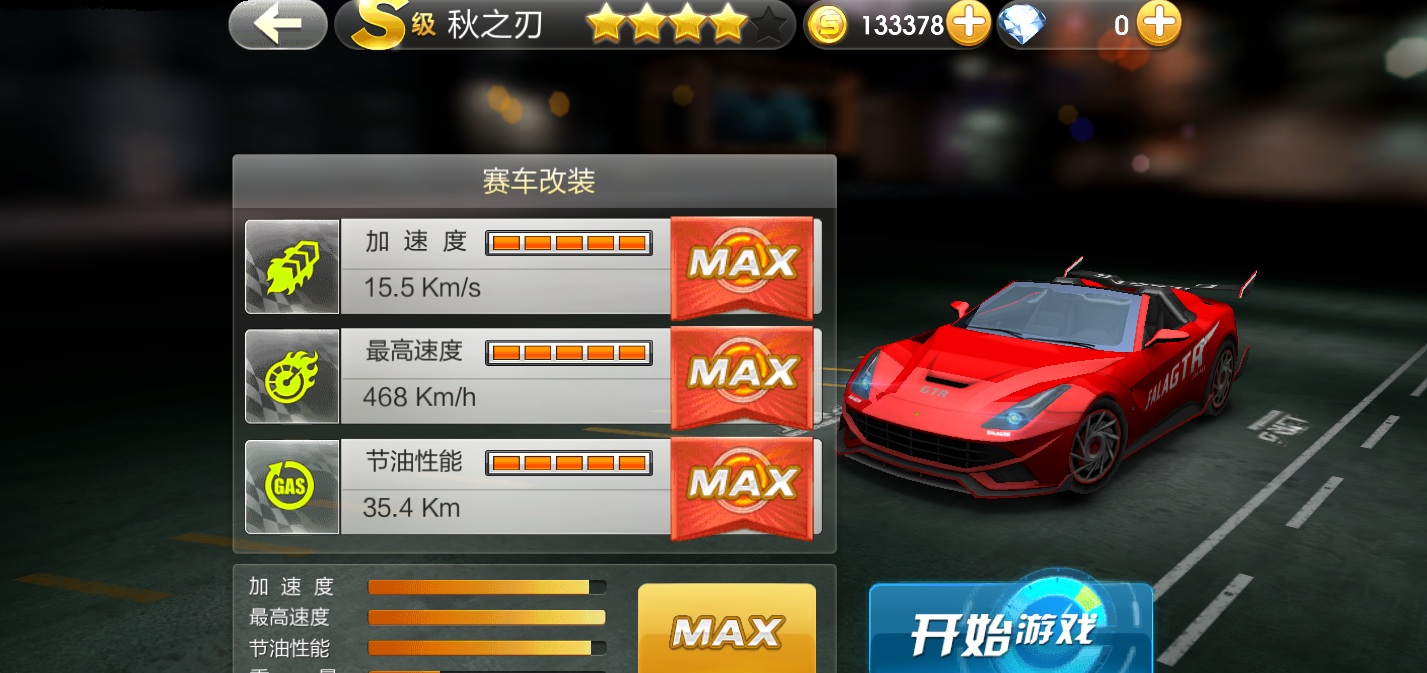Select the top speed flaming gauge icon
1427x673 pixels.
coord(292,377)
